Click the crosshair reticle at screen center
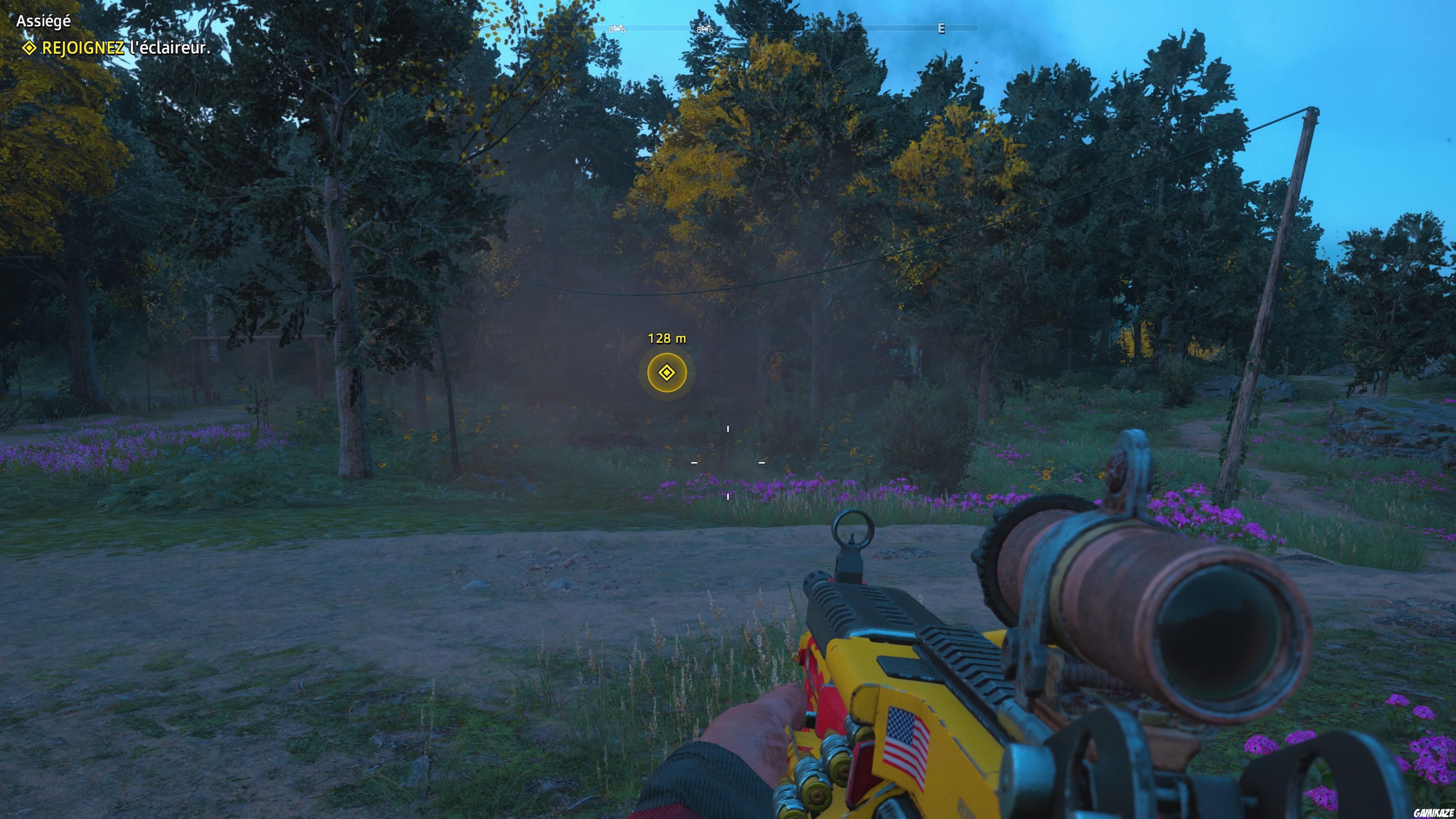The height and width of the screenshot is (819, 1456). pyautogui.click(x=728, y=463)
